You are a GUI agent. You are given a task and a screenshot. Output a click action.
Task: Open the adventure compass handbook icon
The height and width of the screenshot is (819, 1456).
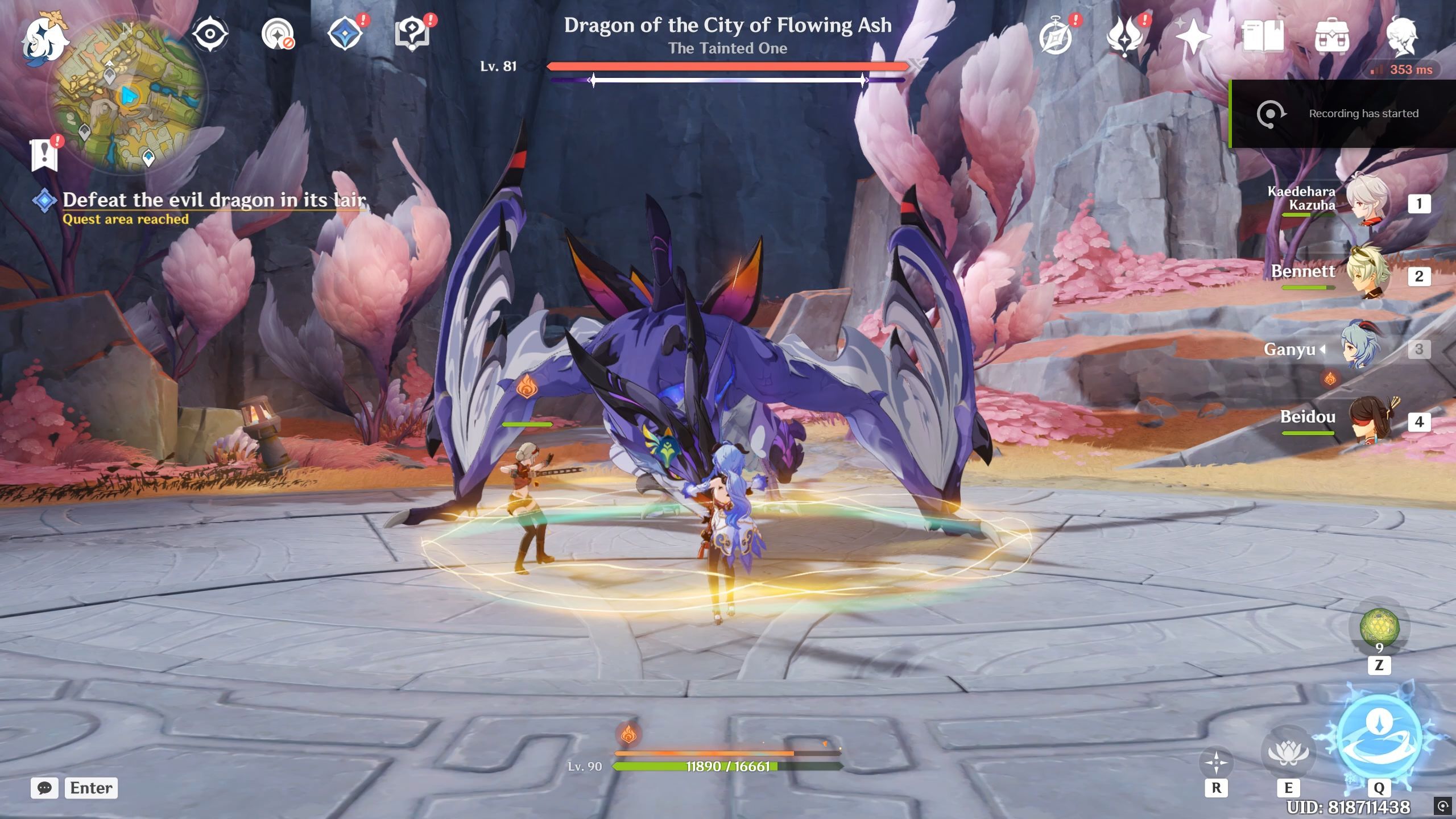1056,36
